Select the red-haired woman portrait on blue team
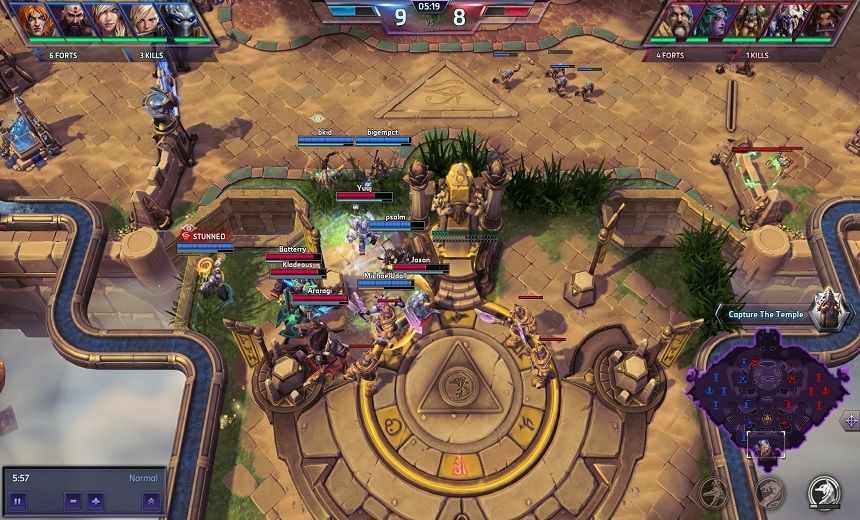 [33, 20]
